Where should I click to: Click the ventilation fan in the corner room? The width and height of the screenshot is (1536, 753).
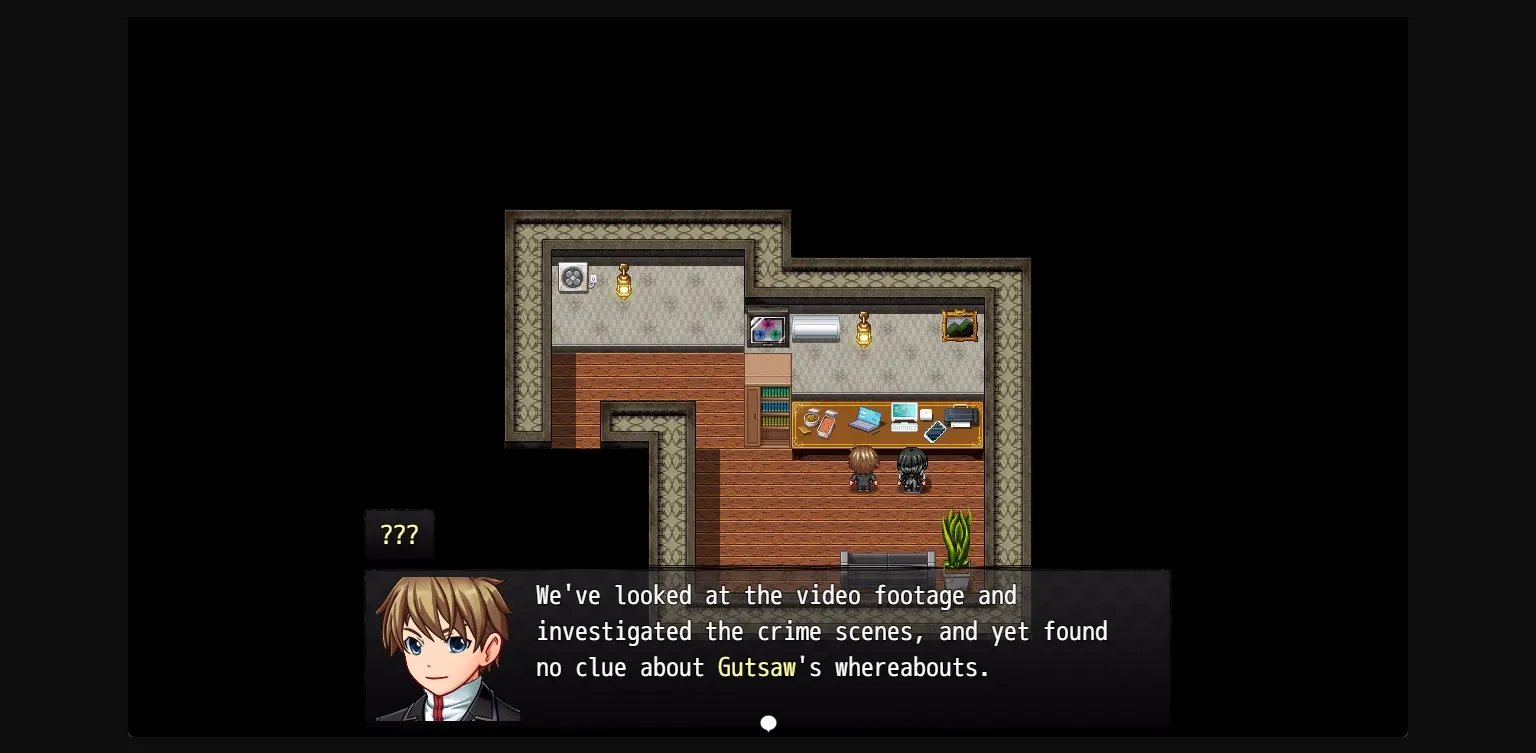point(572,278)
